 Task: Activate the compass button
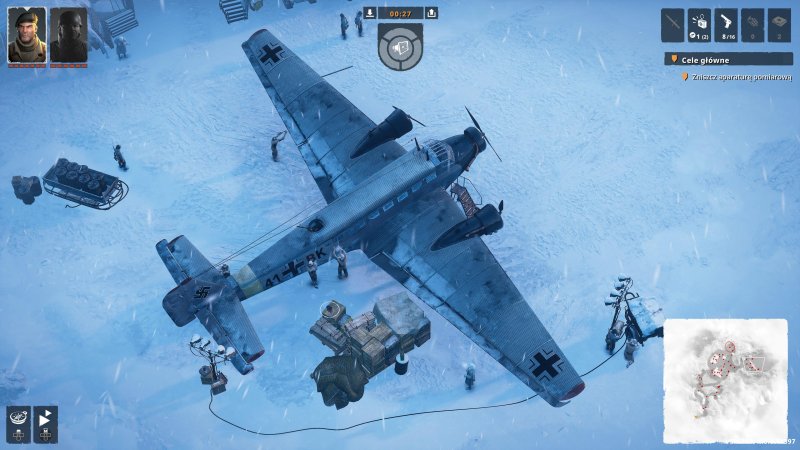(17, 422)
